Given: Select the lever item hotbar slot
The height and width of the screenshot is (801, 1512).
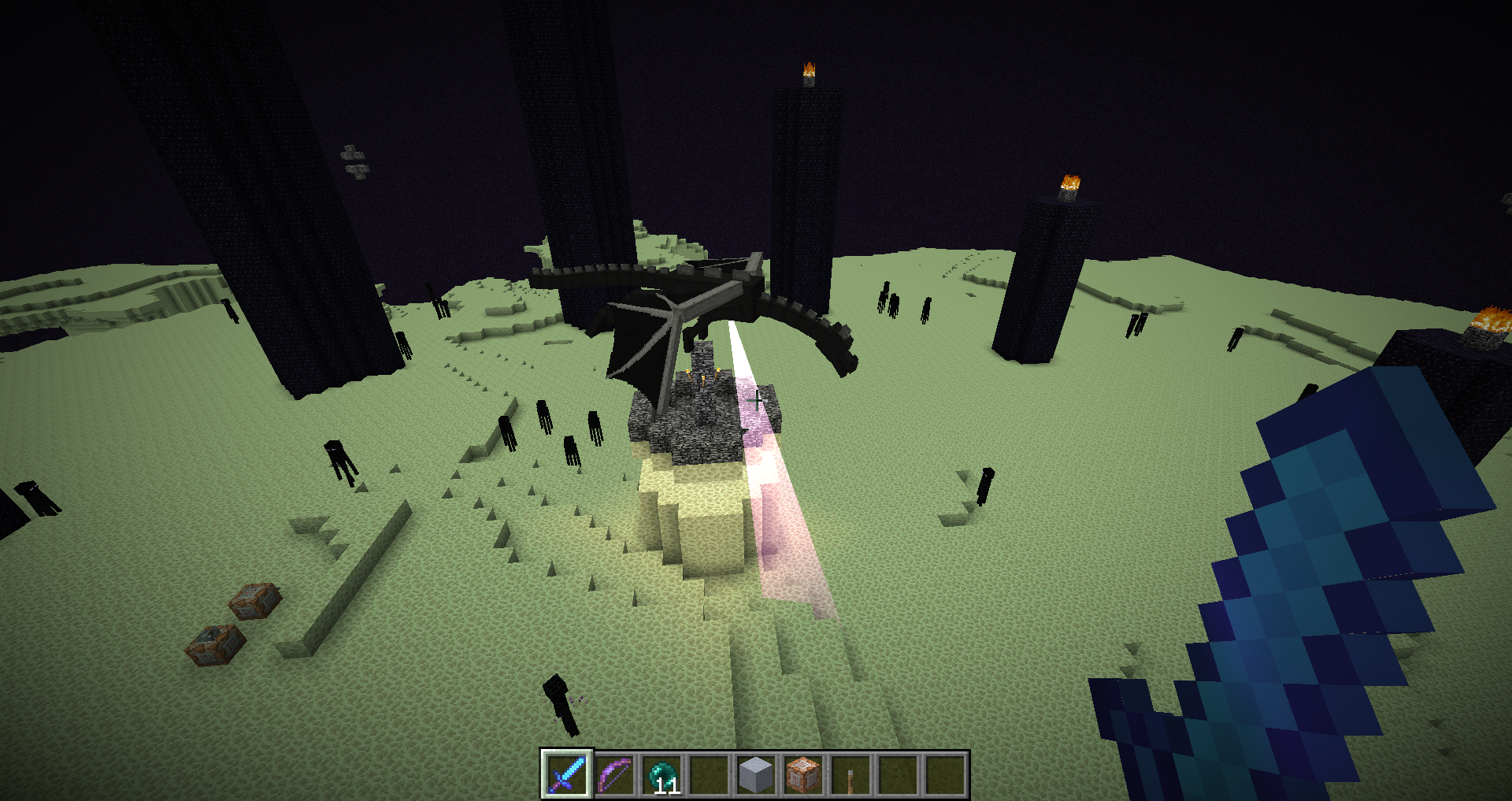Looking at the screenshot, I should tap(850, 774).
